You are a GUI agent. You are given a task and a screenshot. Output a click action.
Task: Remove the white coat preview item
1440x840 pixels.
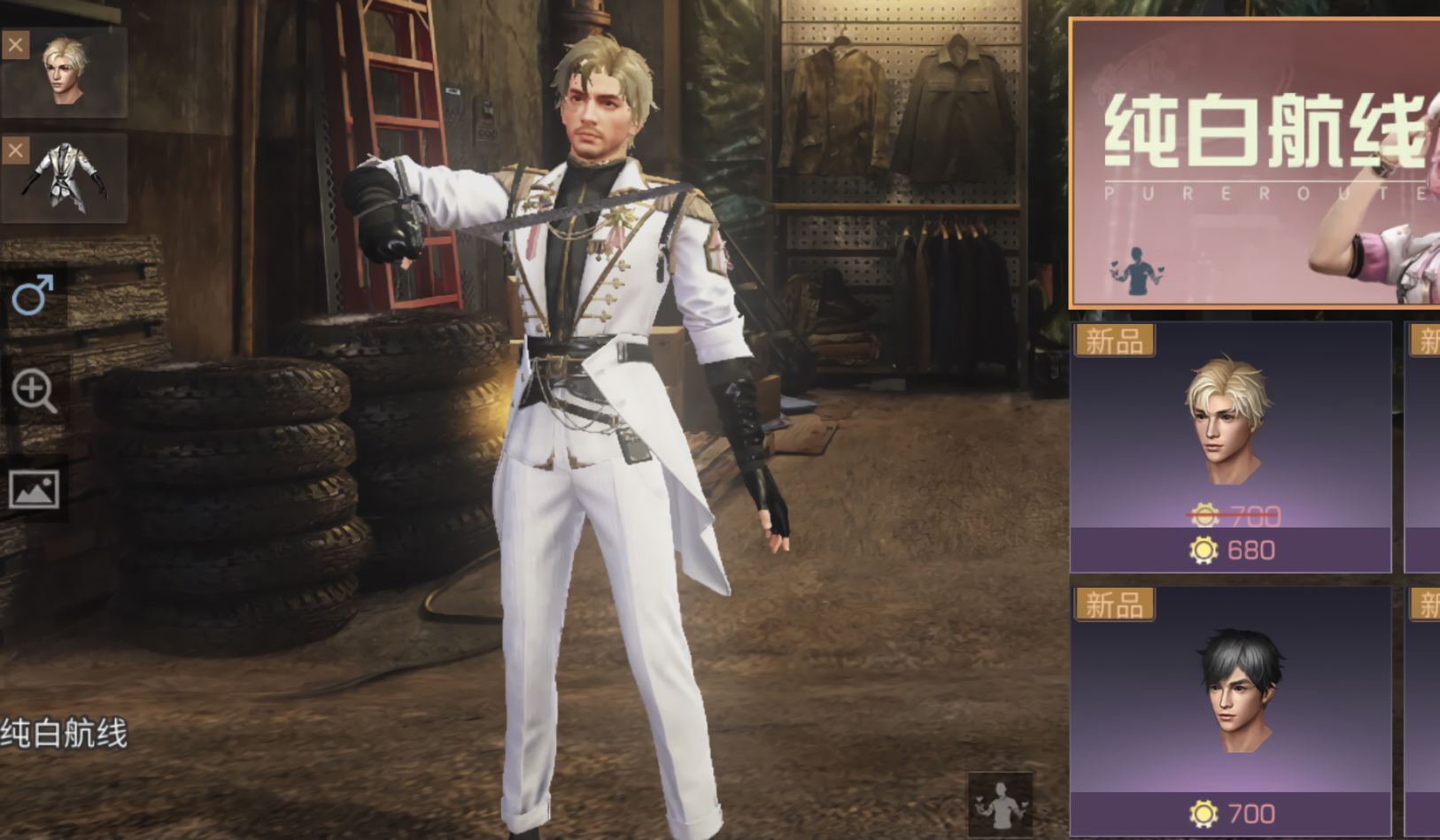click(x=15, y=150)
